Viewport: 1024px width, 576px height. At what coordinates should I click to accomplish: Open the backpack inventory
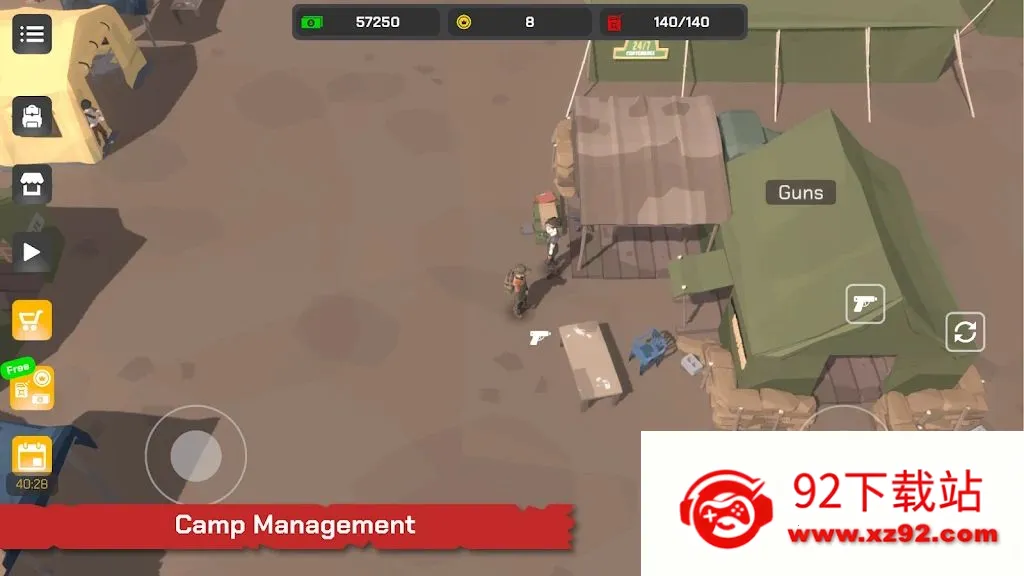[x=32, y=116]
